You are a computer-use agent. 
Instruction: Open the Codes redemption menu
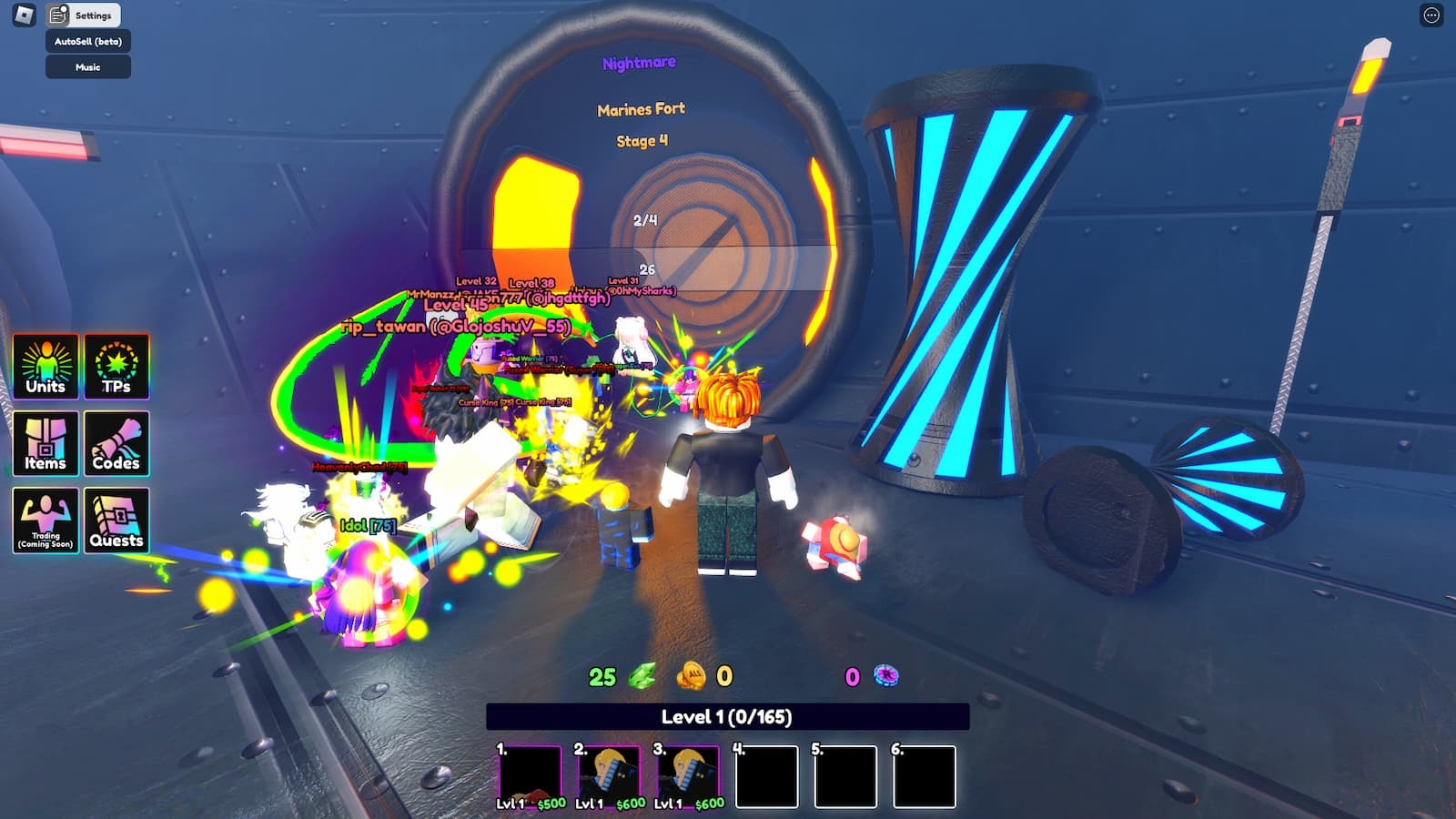118,445
